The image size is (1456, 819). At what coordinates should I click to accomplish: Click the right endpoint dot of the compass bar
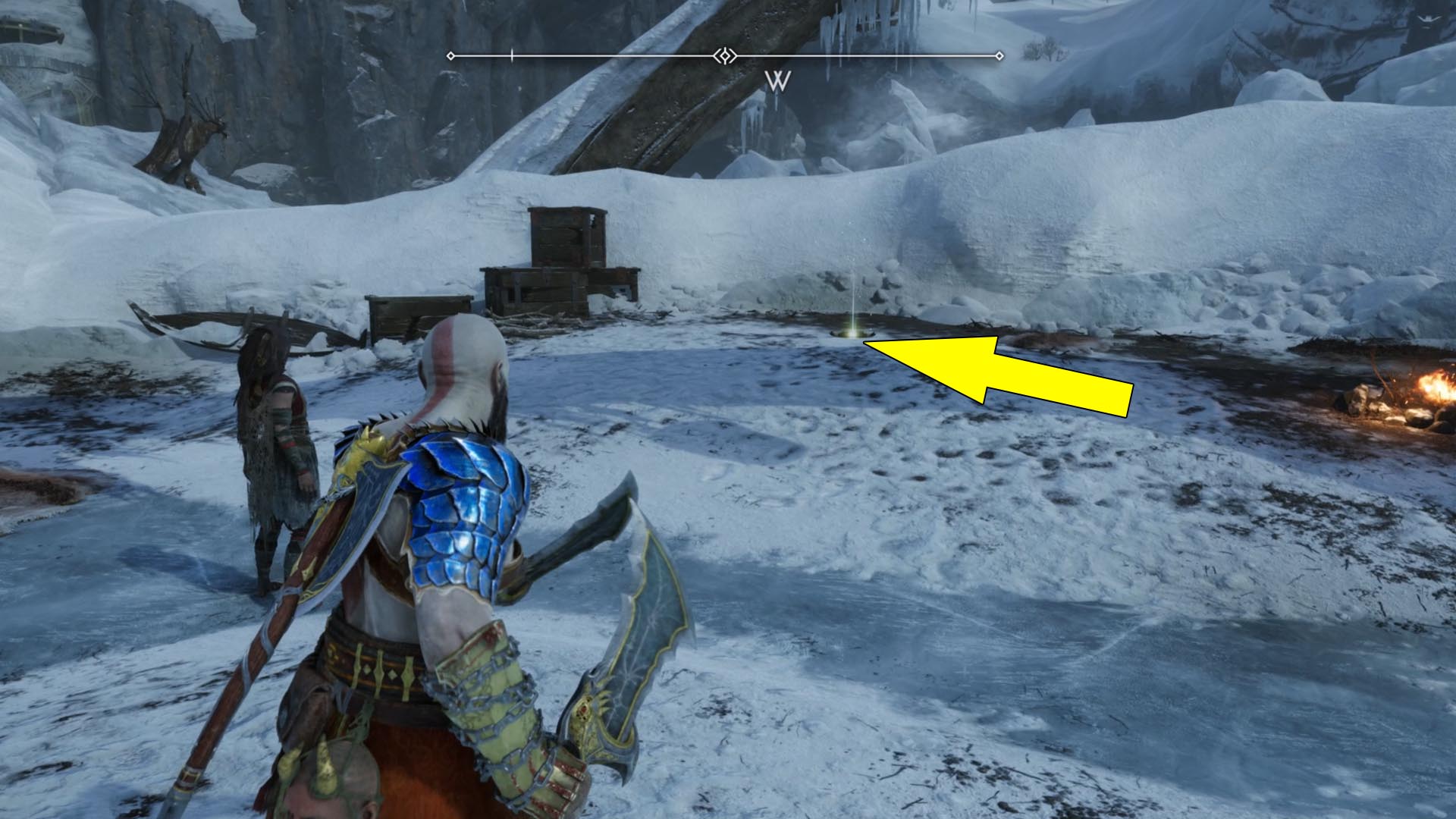[x=999, y=54]
